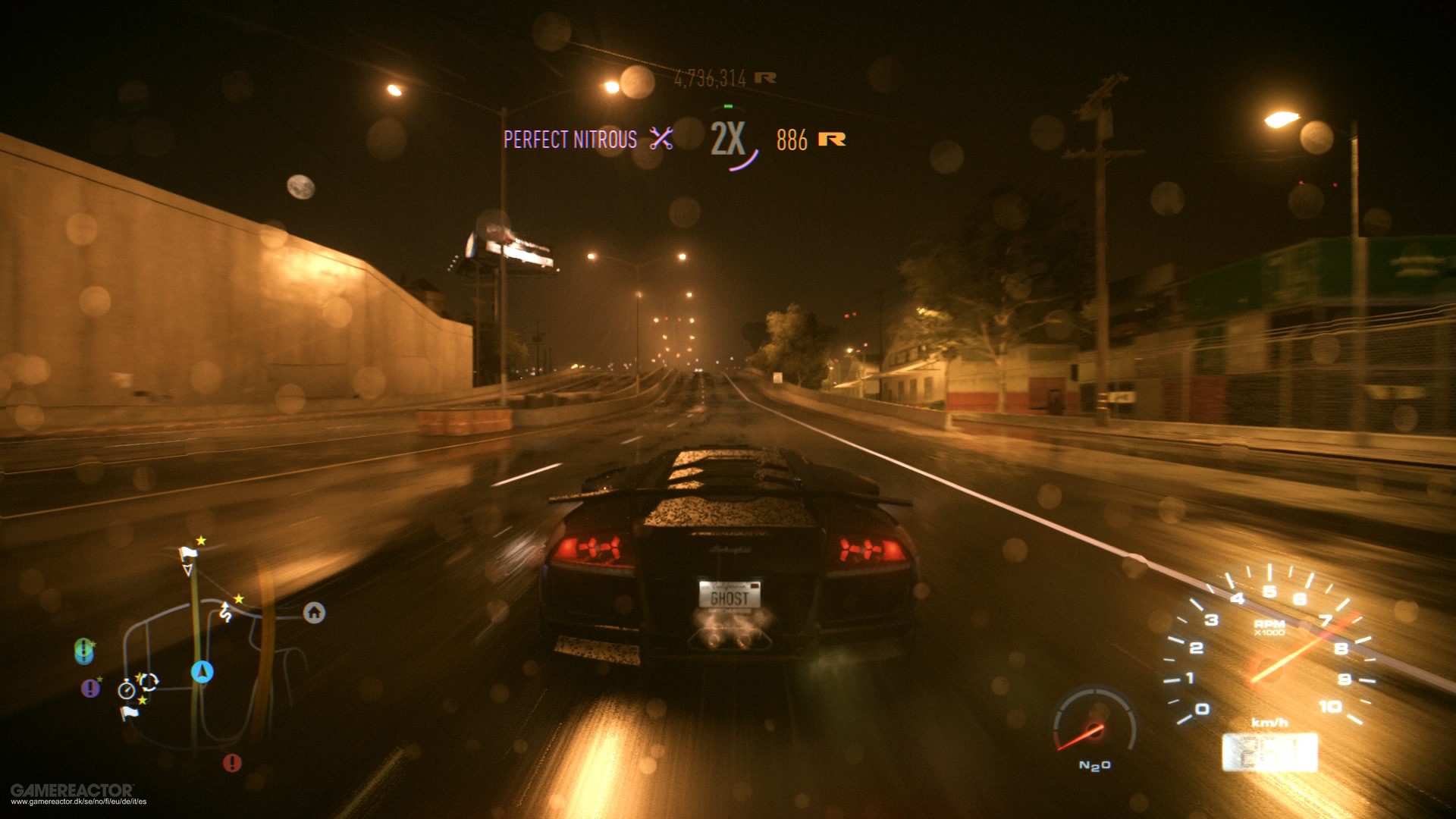Select the sprint race squiggle-arrow minimap icon
The height and width of the screenshot is (819, 1456).
[225, 612]
